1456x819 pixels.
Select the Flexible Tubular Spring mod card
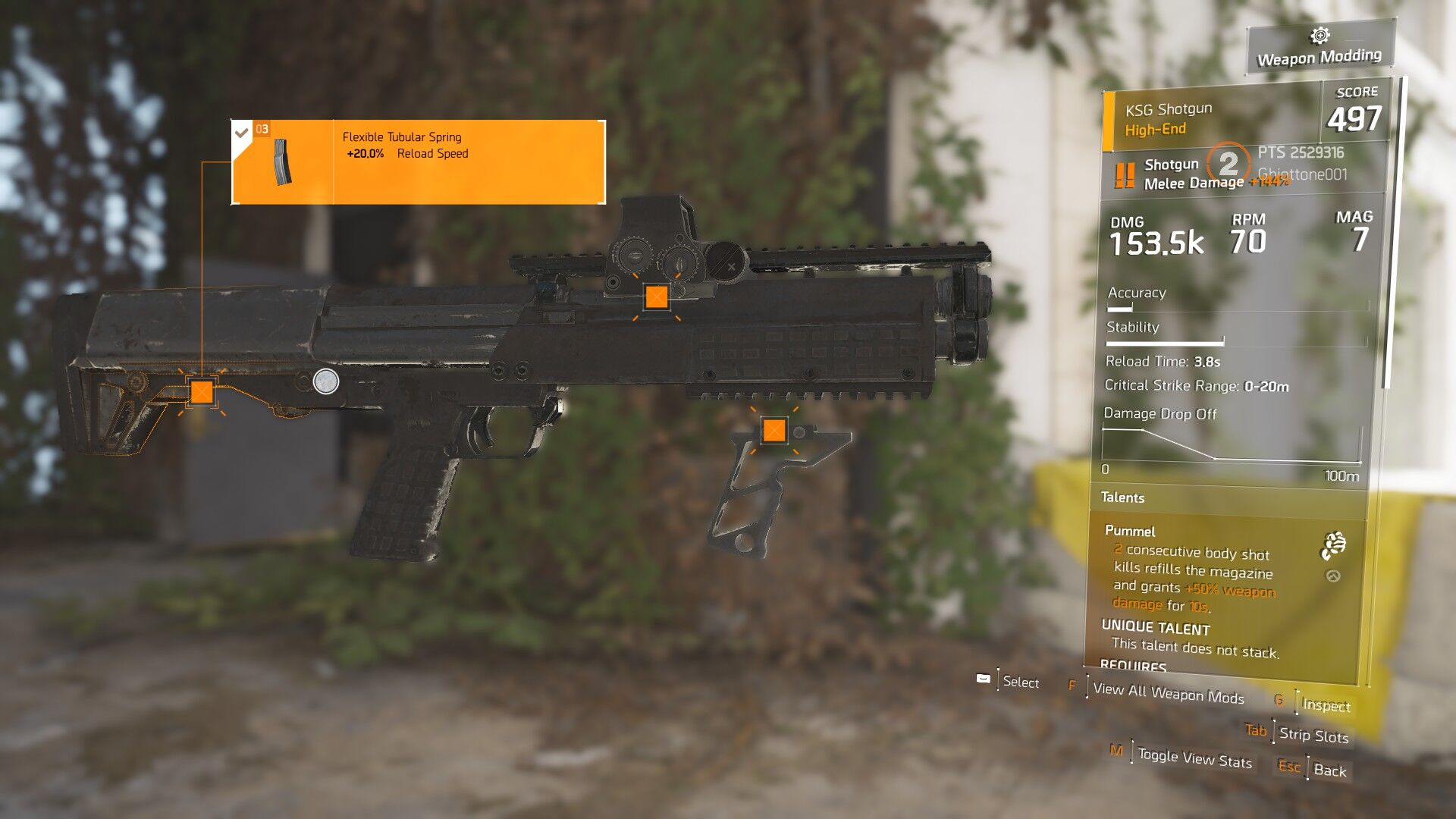[418, 162]
